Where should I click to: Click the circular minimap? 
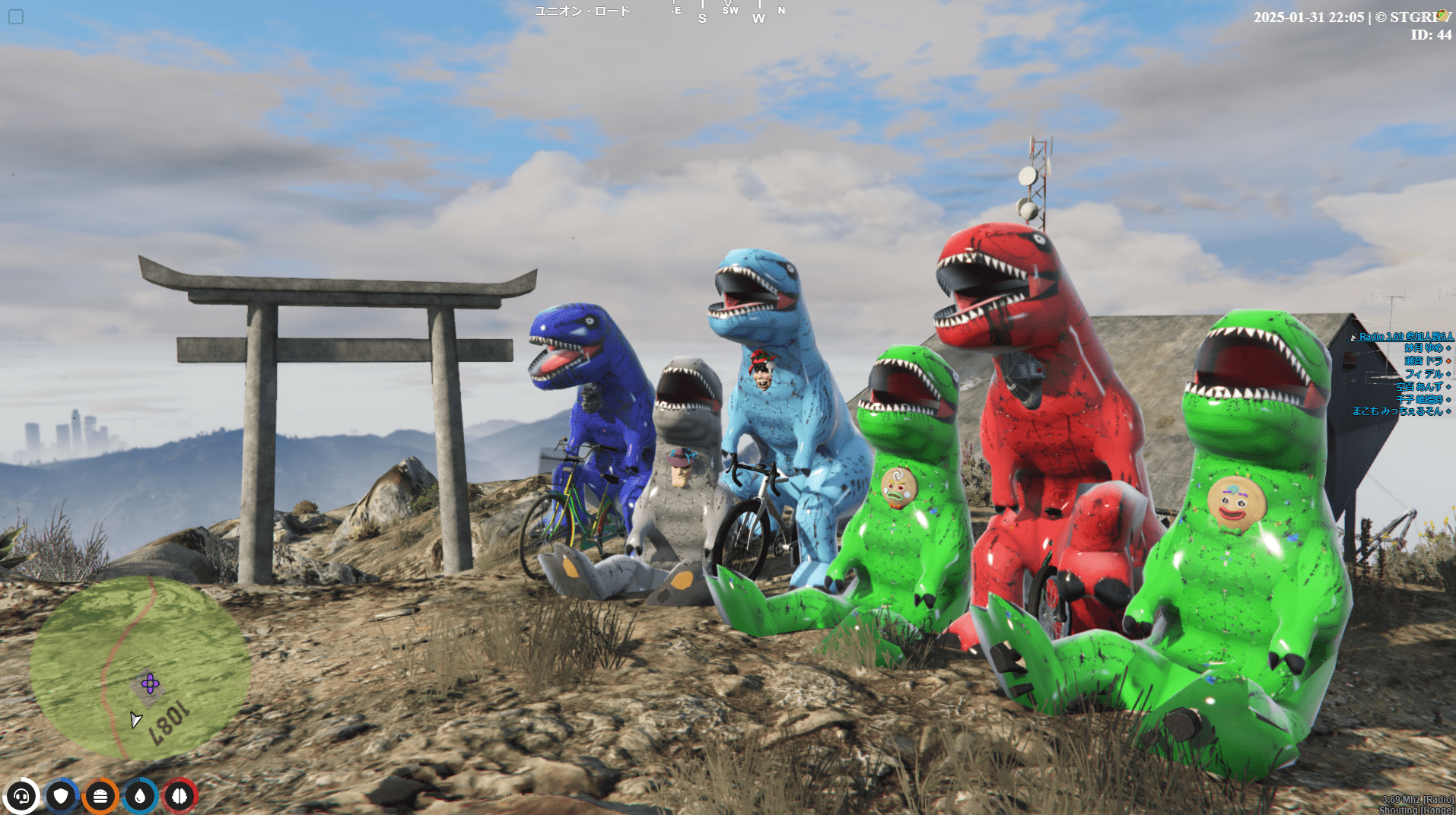pyautogui.click(x=140, y=668)
